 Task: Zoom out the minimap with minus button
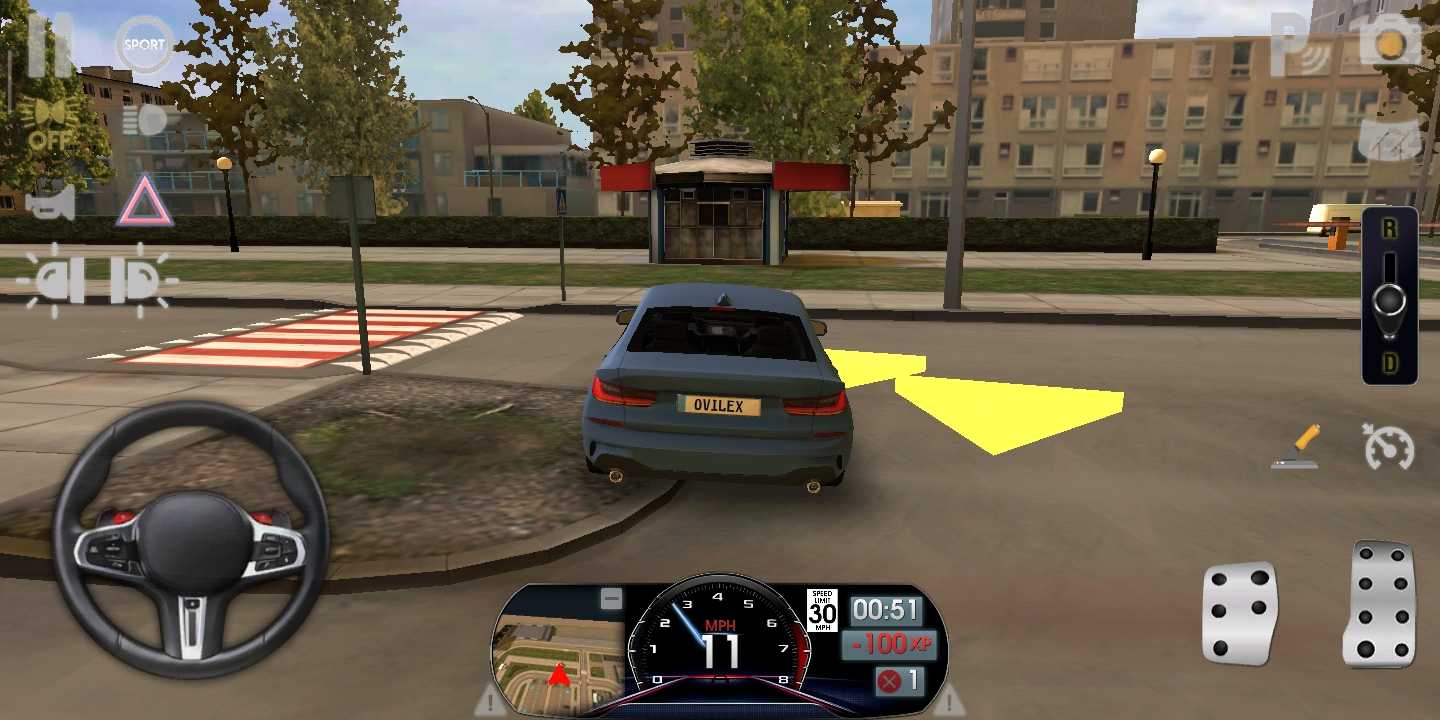[610, 599]
